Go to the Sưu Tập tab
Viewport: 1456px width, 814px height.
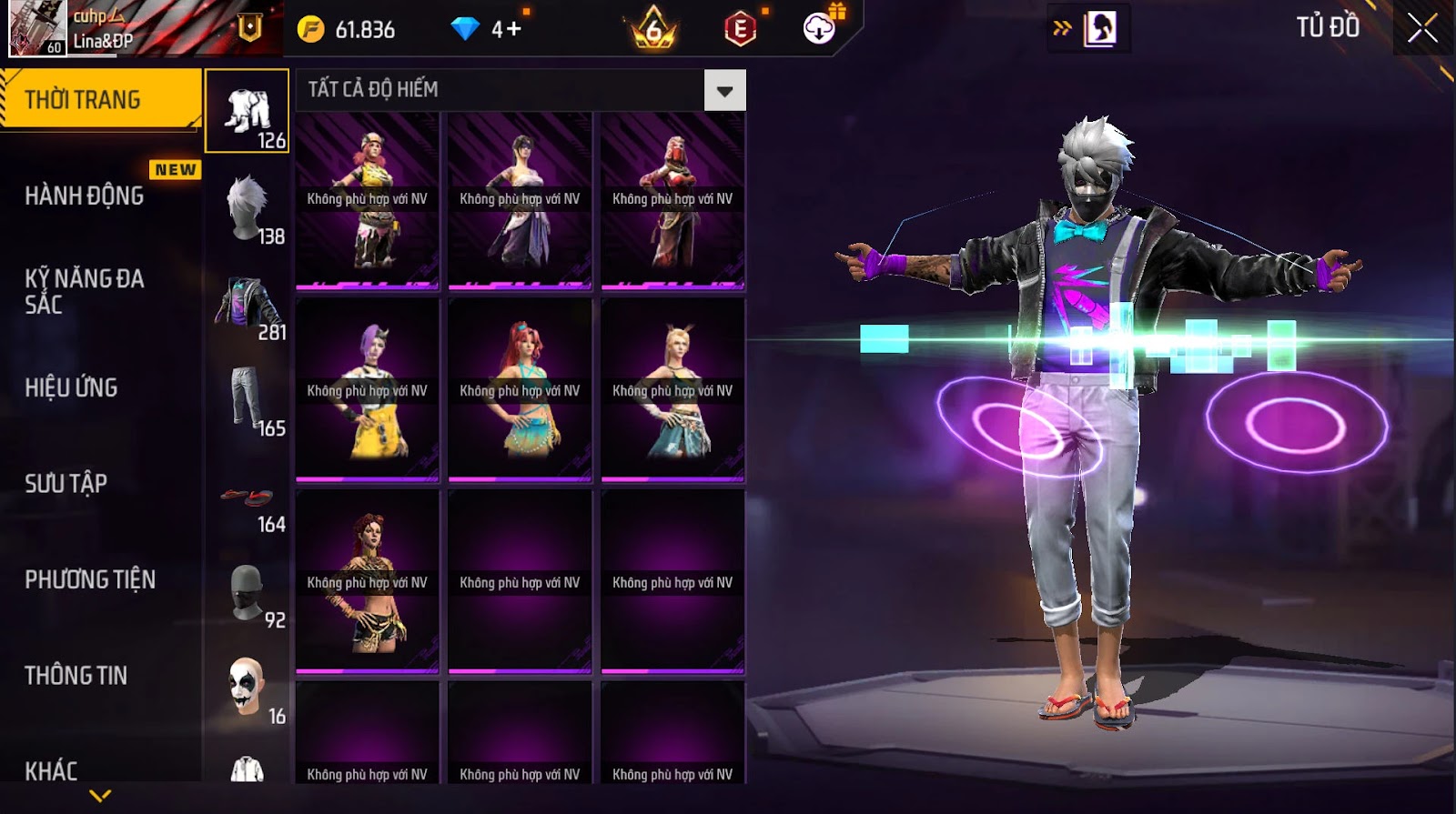coord(66,483)
